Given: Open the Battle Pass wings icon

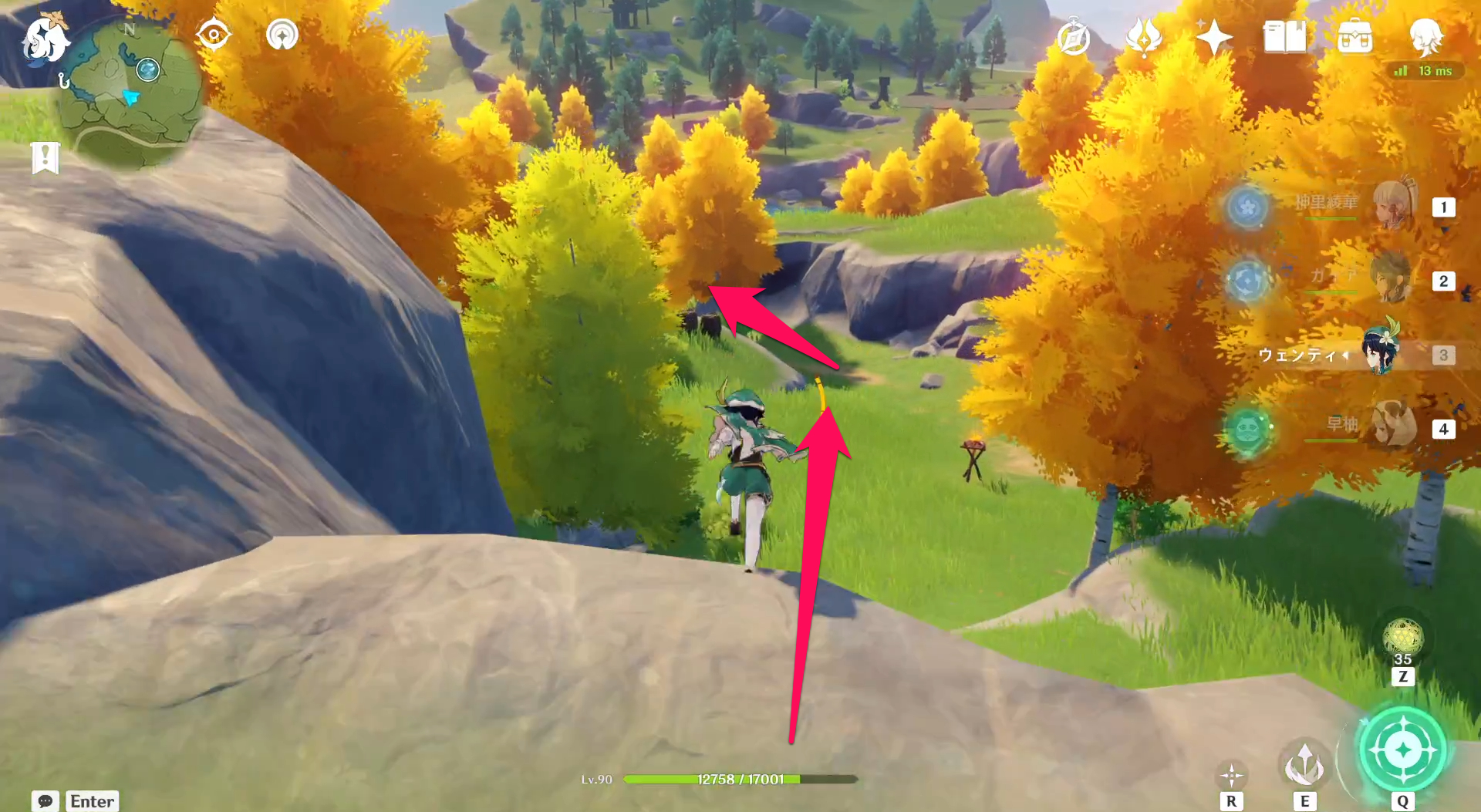Looking at the screenshot, I should 1143,36.
